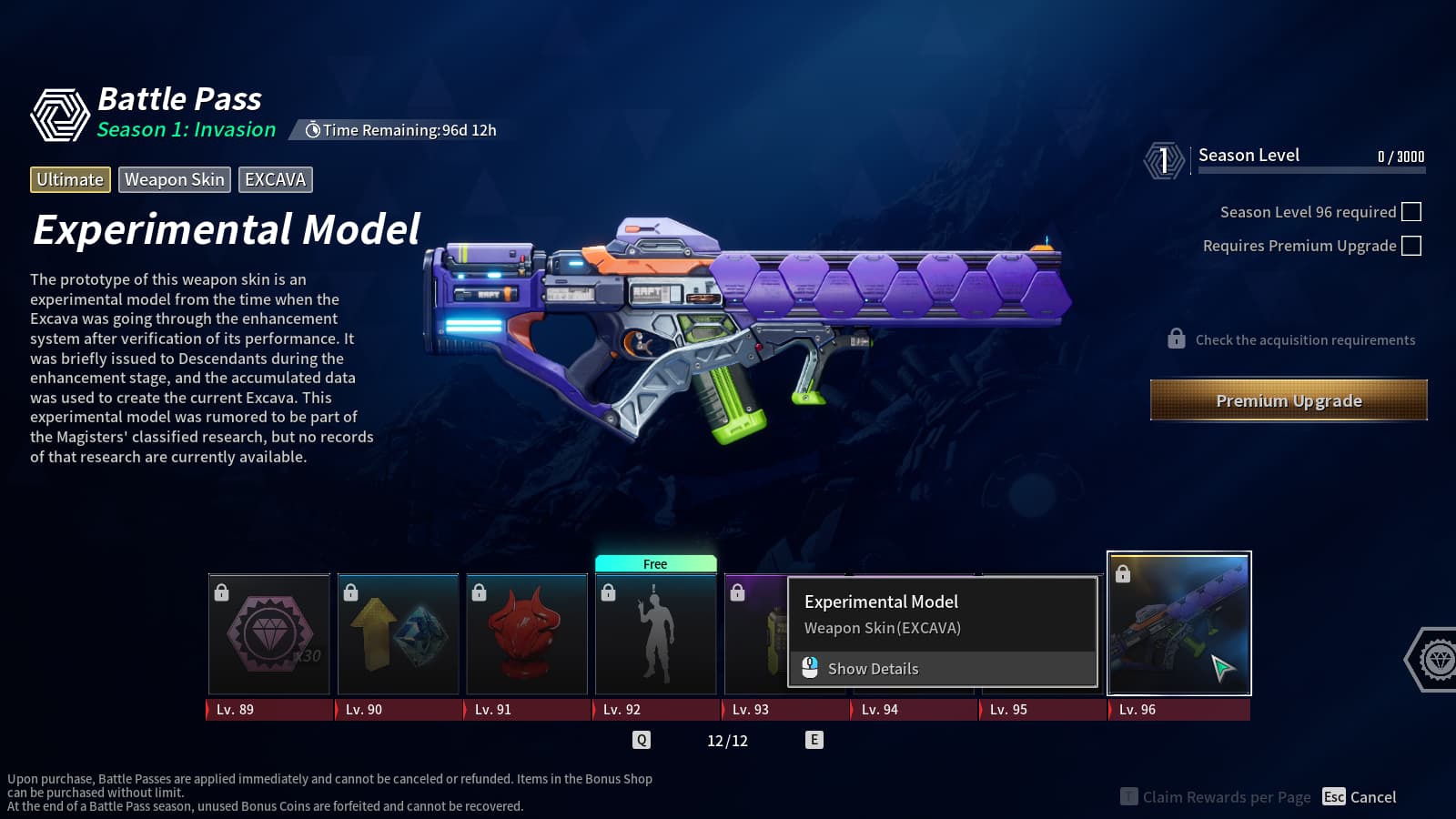The image size is (1456, 819).
Task: Select the Experimental Model skin tile at Lv. 96
Action: (x=1178, y=623)
